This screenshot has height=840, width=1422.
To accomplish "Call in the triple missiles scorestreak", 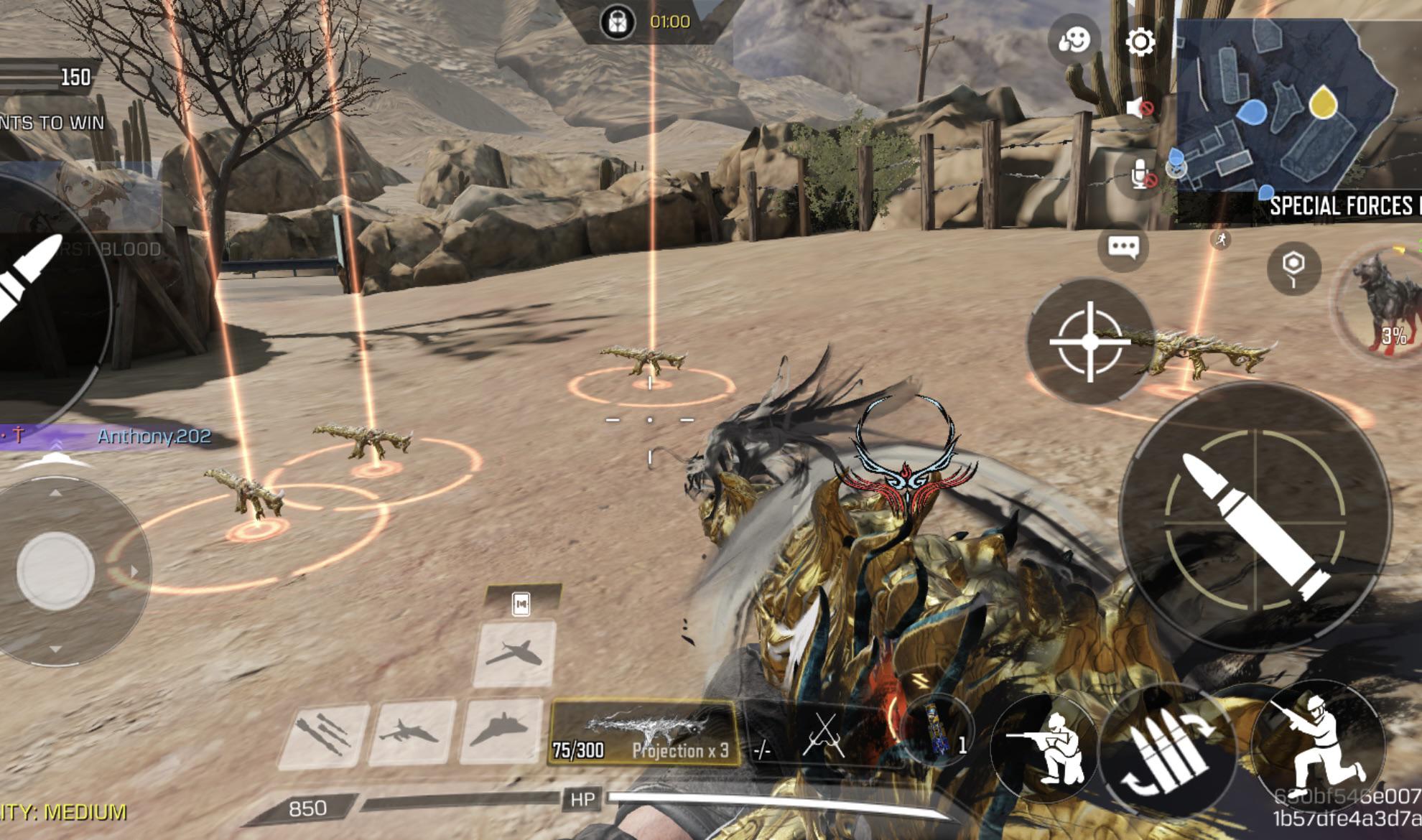I will 324,732.
